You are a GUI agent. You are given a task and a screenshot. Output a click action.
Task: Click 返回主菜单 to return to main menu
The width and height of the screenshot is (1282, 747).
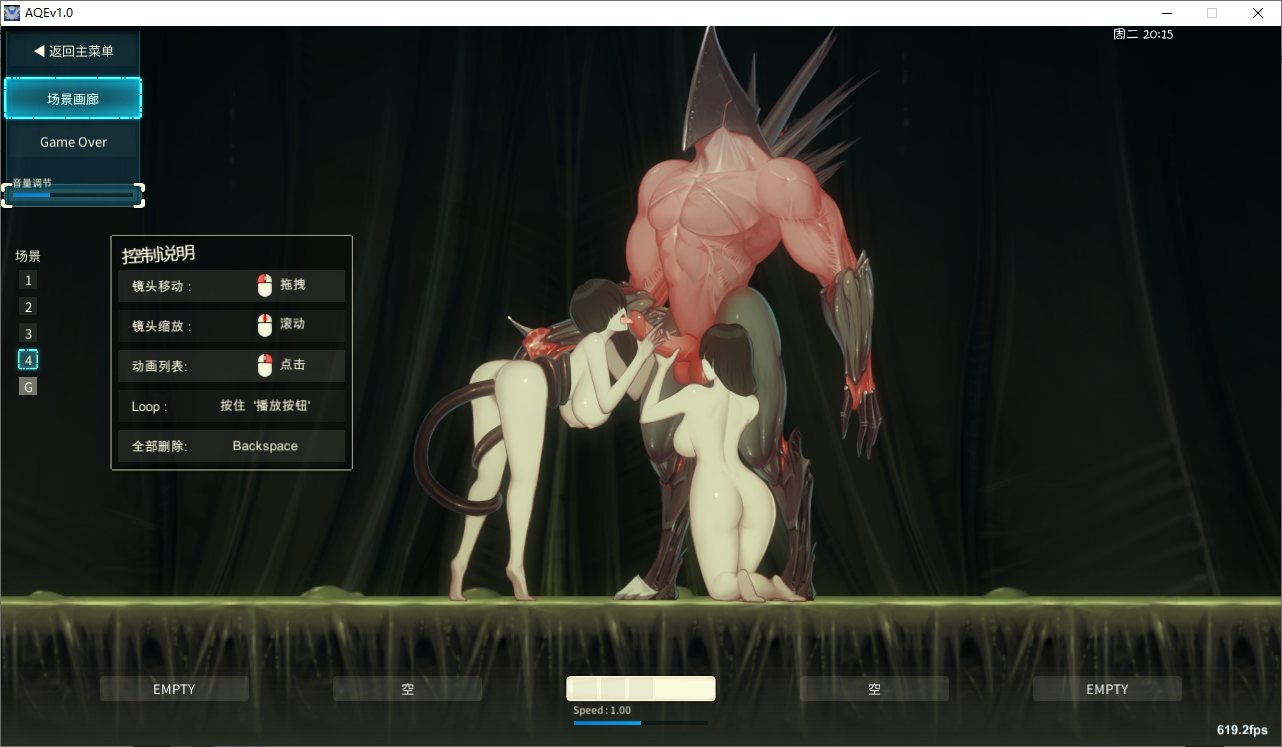(x=72, y=51)
